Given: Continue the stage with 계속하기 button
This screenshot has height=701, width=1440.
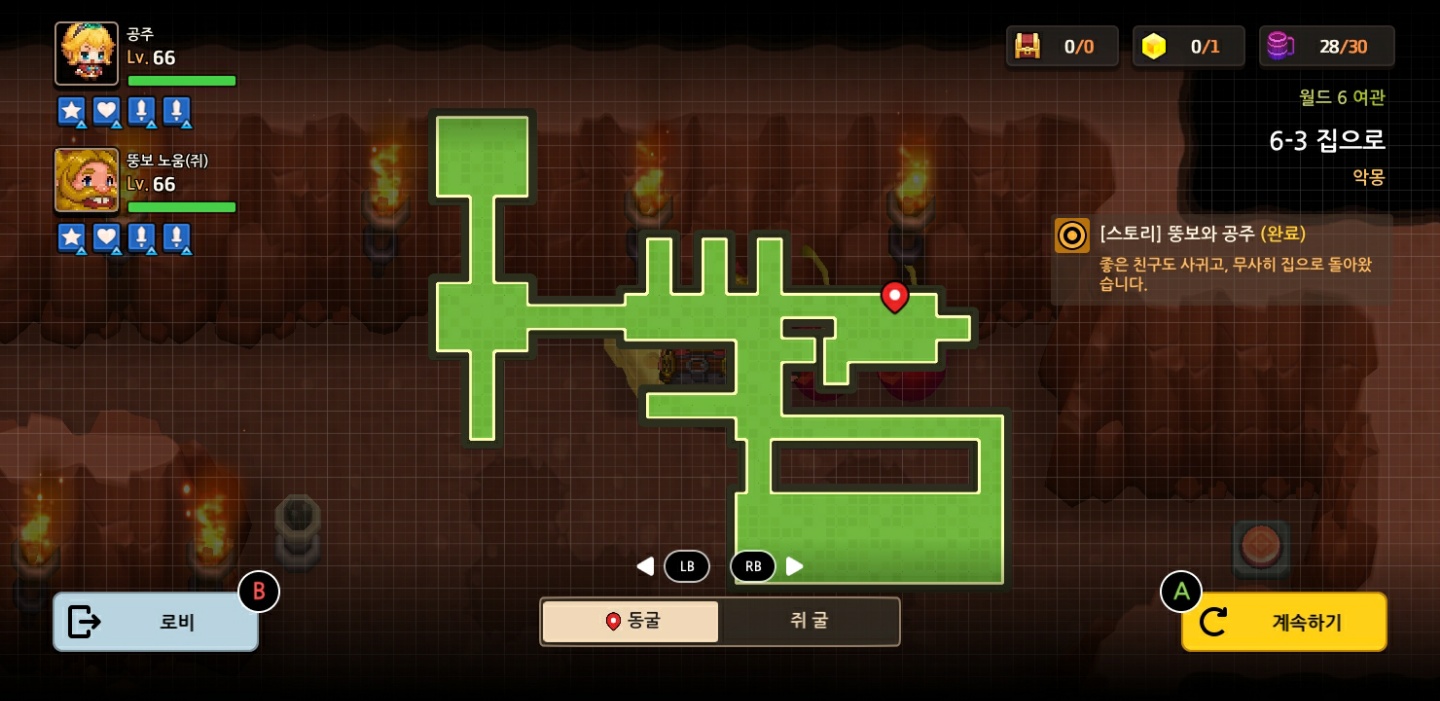Looking at the screenshot, I should 1284,621.
